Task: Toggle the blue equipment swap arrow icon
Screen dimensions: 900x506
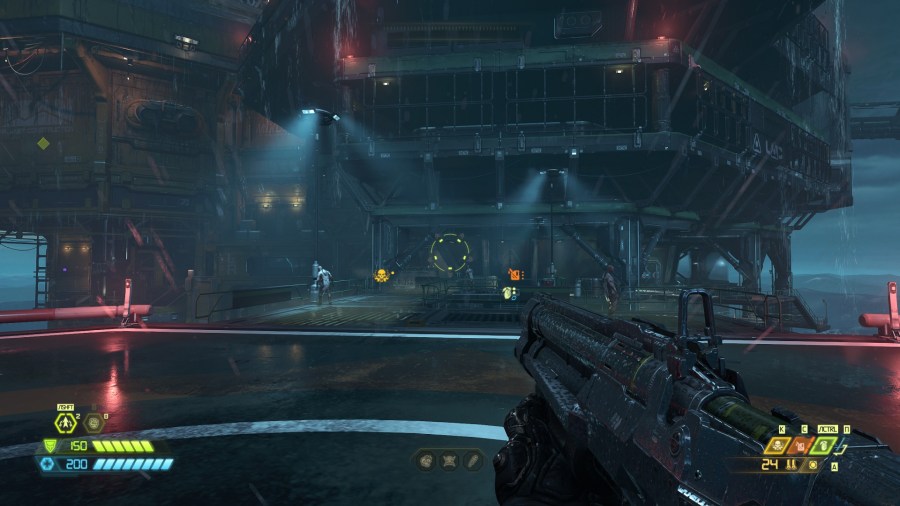Action: (x=842, y=446)
